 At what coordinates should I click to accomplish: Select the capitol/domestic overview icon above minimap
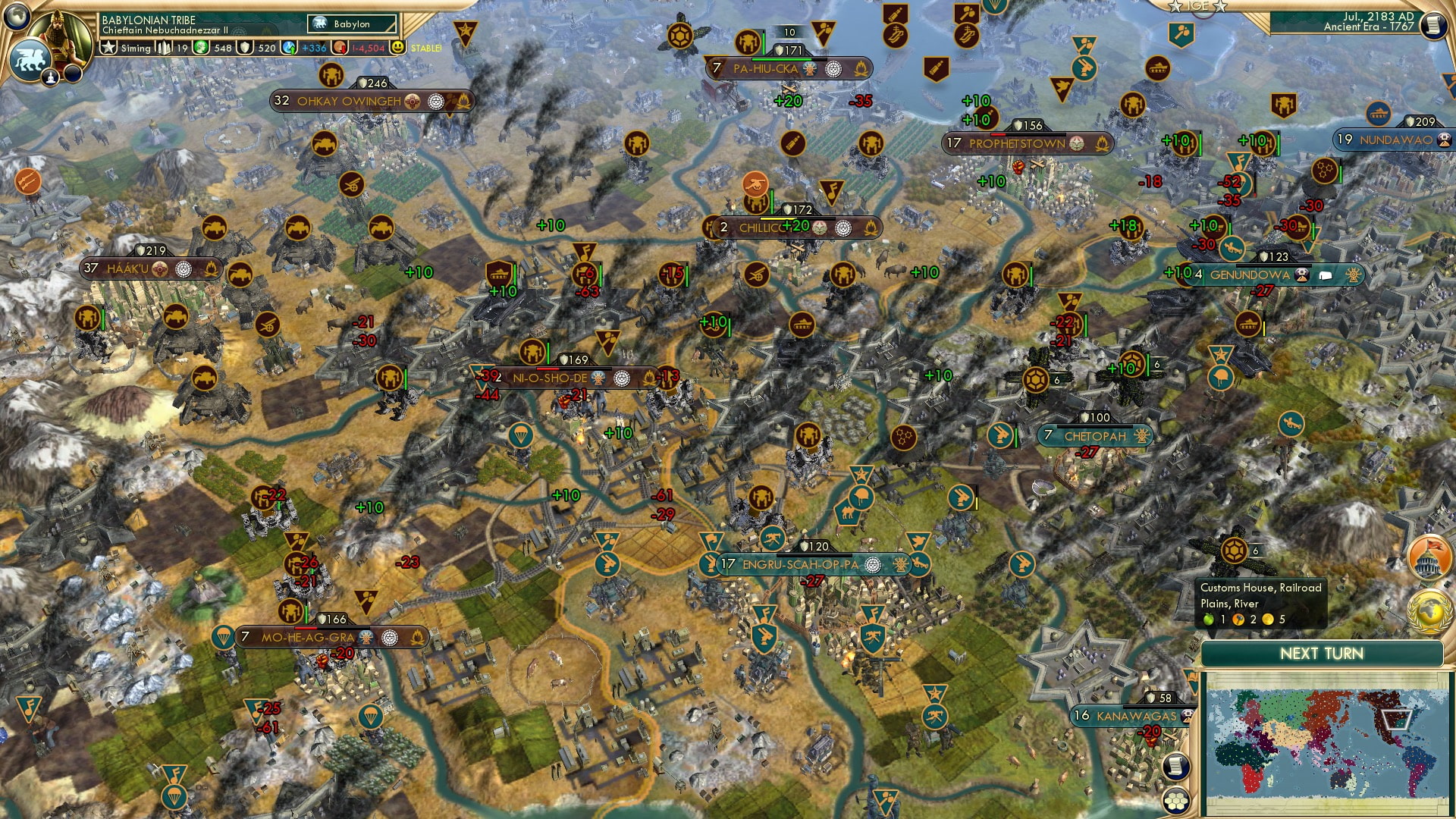pyautogui.click(x=1429, y=556)
